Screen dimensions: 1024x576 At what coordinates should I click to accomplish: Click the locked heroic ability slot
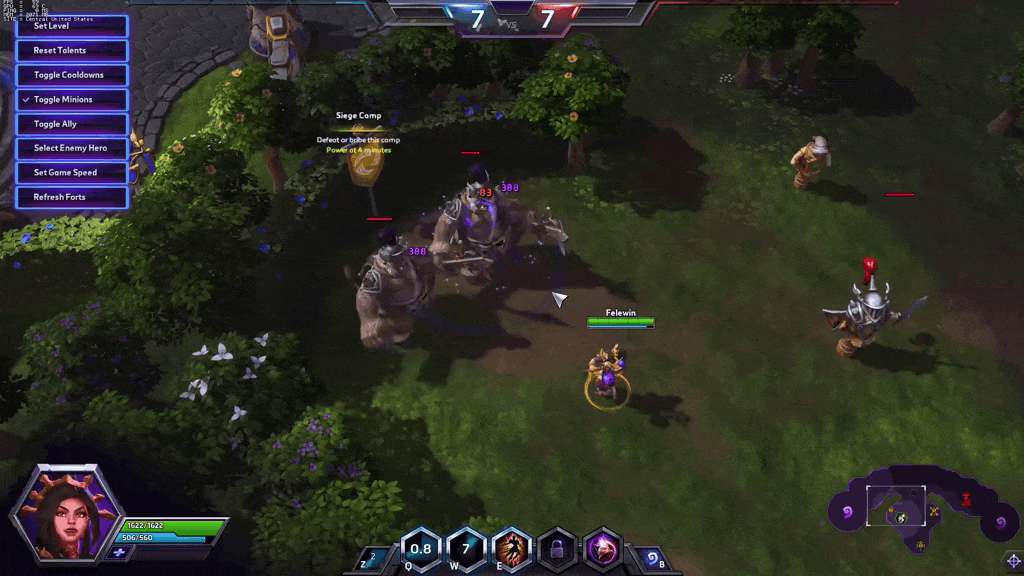pyautogui.click(x=557, y=548)
